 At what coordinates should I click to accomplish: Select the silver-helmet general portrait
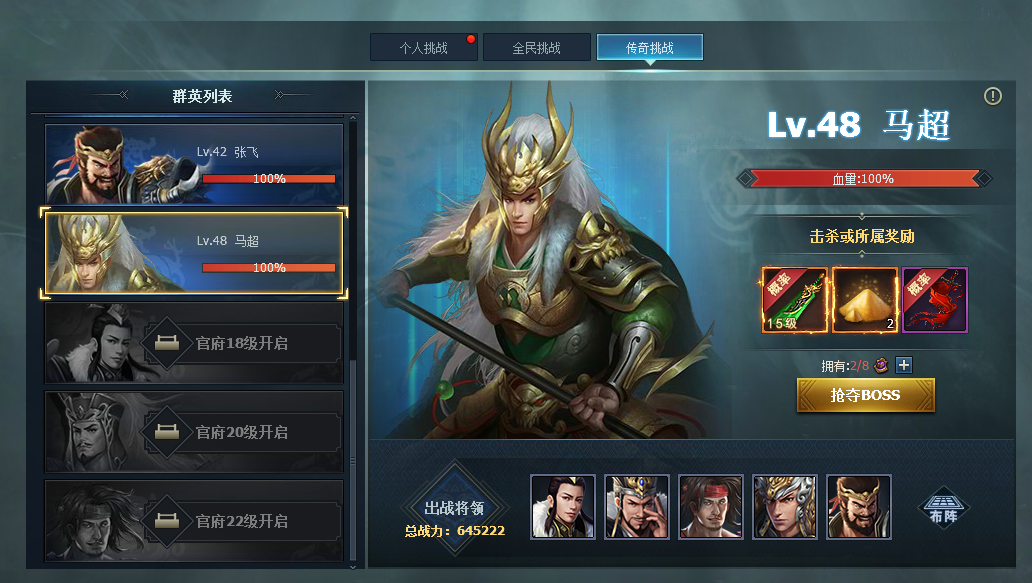tap(785, 507)
